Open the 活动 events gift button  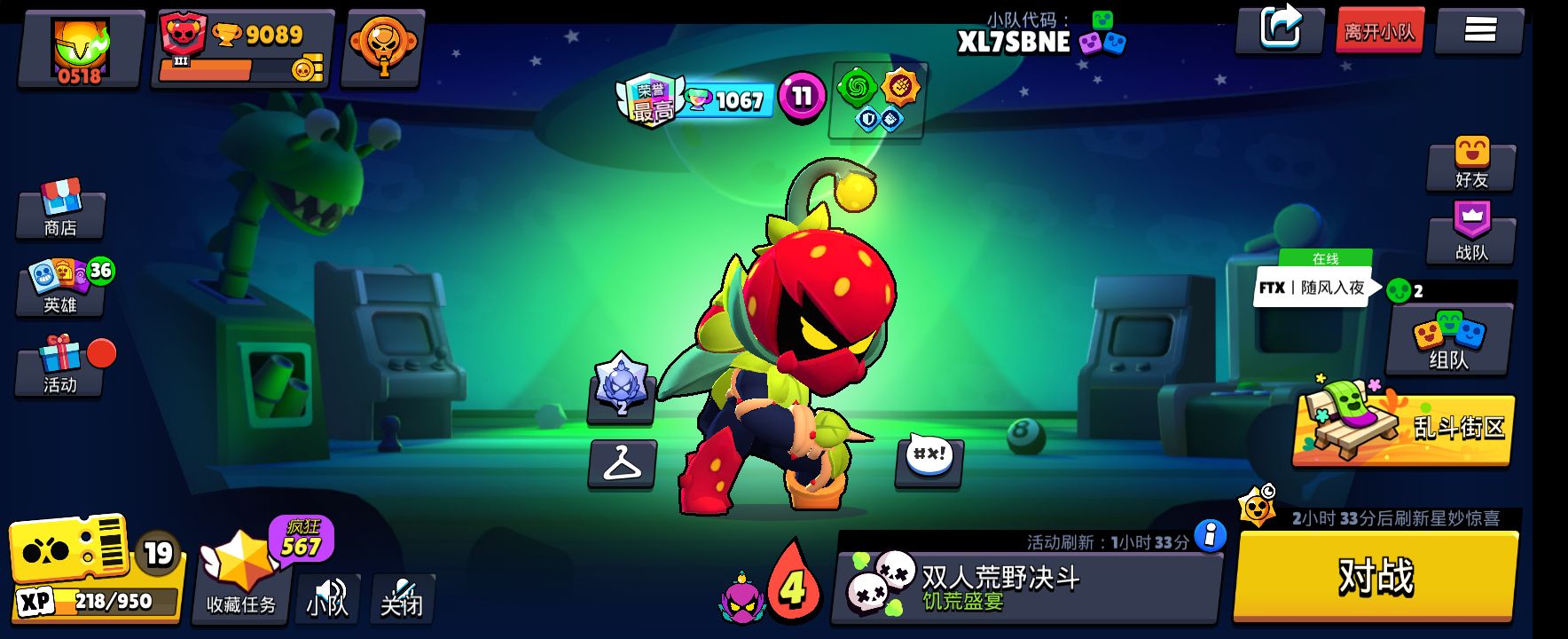(60, 366)
